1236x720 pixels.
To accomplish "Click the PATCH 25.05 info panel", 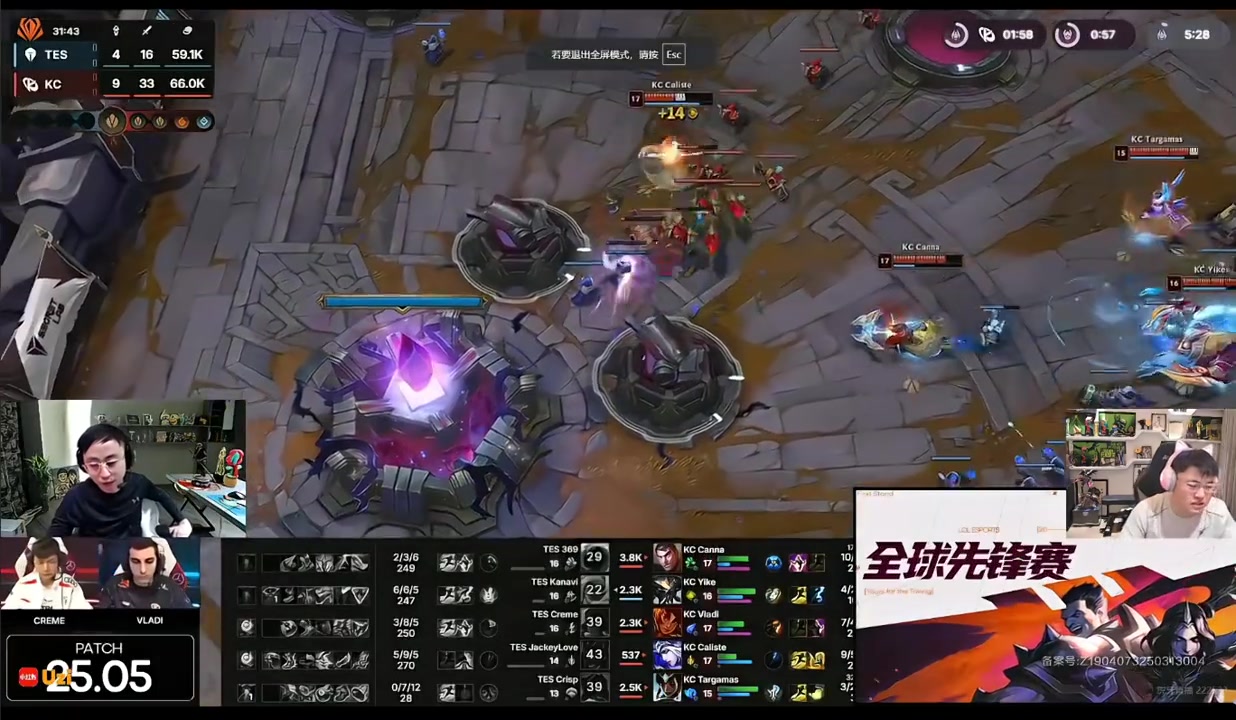I will point(99,667).
